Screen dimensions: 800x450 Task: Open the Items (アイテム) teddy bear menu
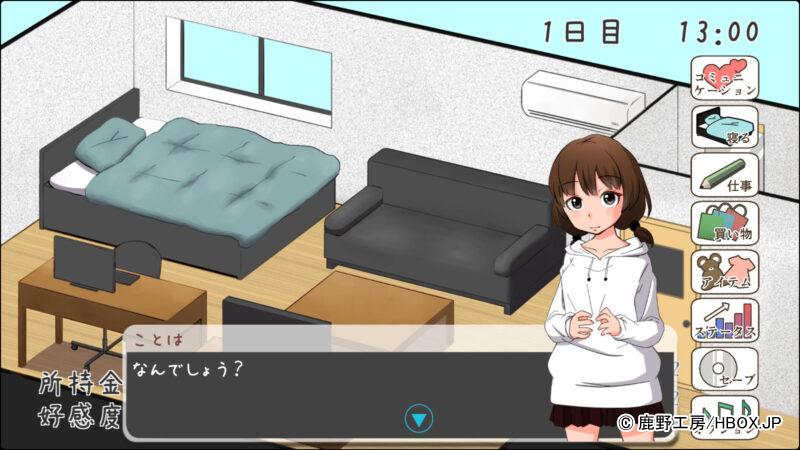click(x=725, y=271)
